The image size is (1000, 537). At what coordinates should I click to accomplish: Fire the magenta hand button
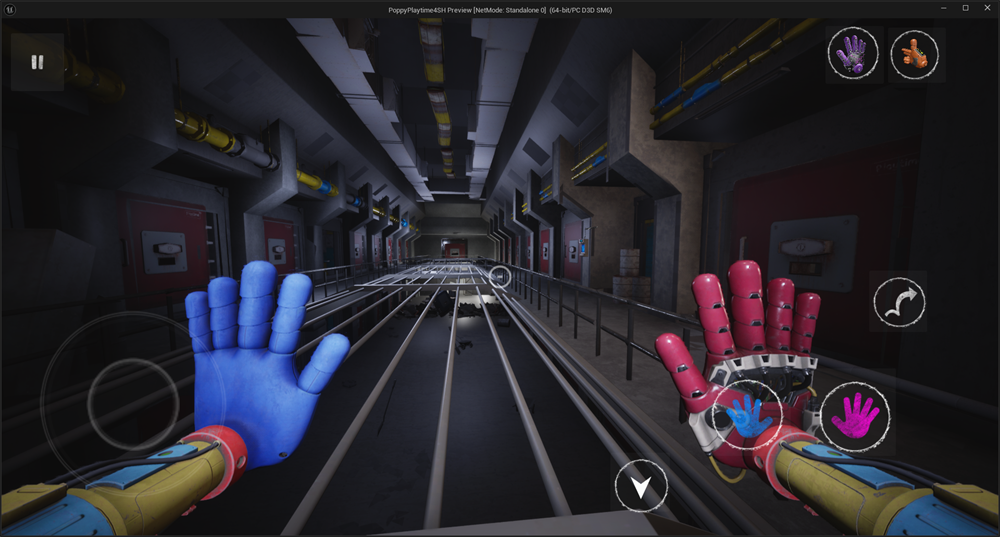855,415
